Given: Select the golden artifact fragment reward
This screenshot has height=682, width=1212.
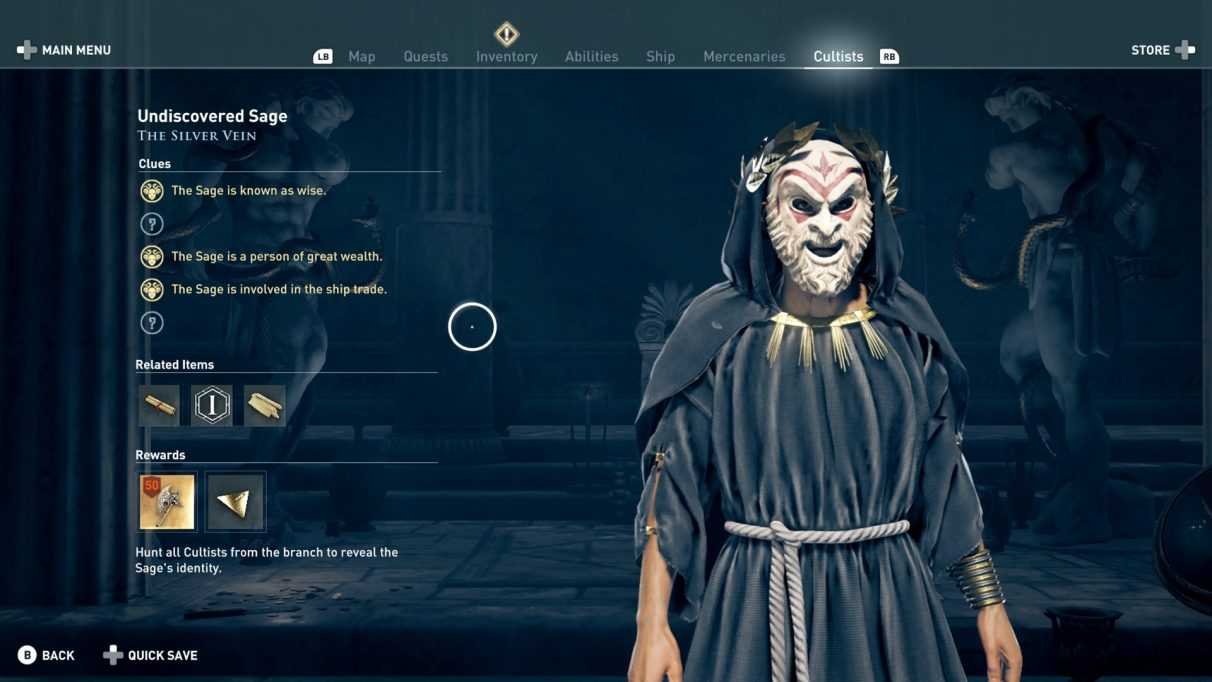Looking at the screenshot, I should pyautogui.click(x=236, y=502).
